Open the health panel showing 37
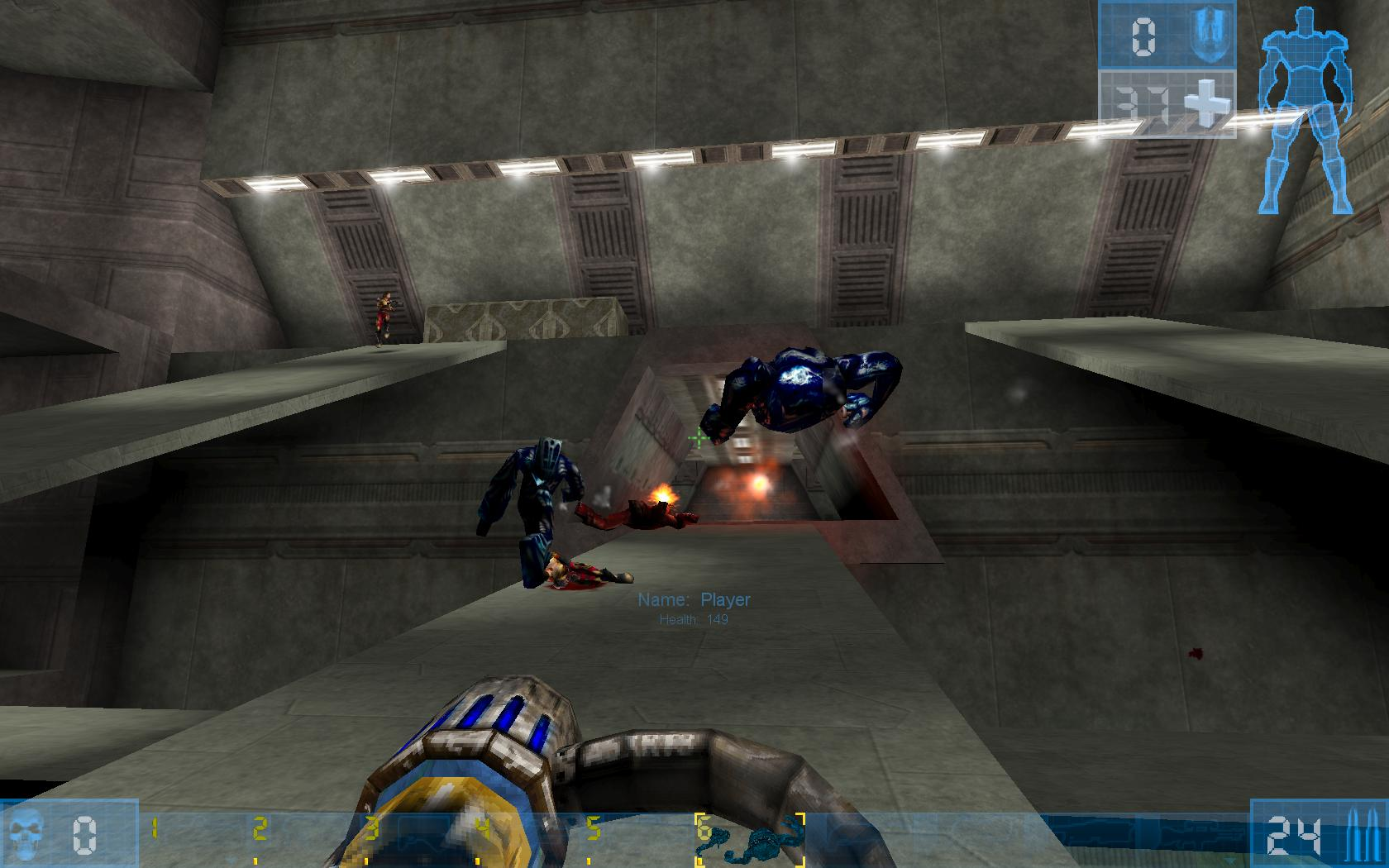 point(1143,101)
